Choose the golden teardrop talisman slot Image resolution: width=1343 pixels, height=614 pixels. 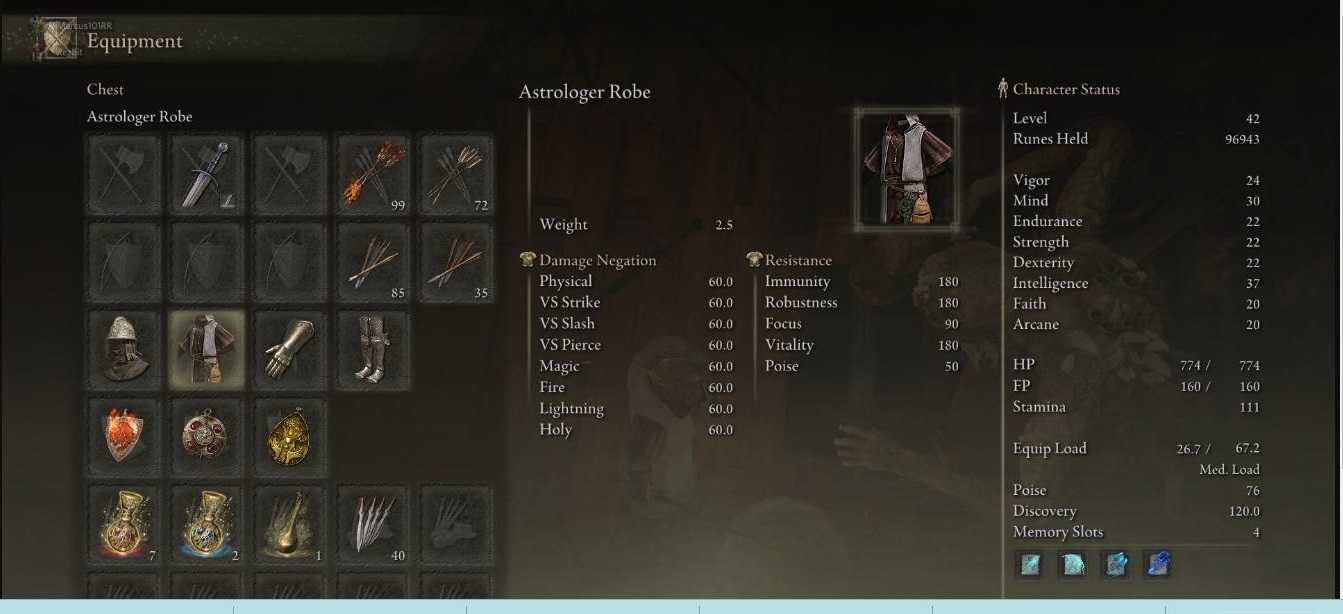pyautogui.click(x=290, y=436)
